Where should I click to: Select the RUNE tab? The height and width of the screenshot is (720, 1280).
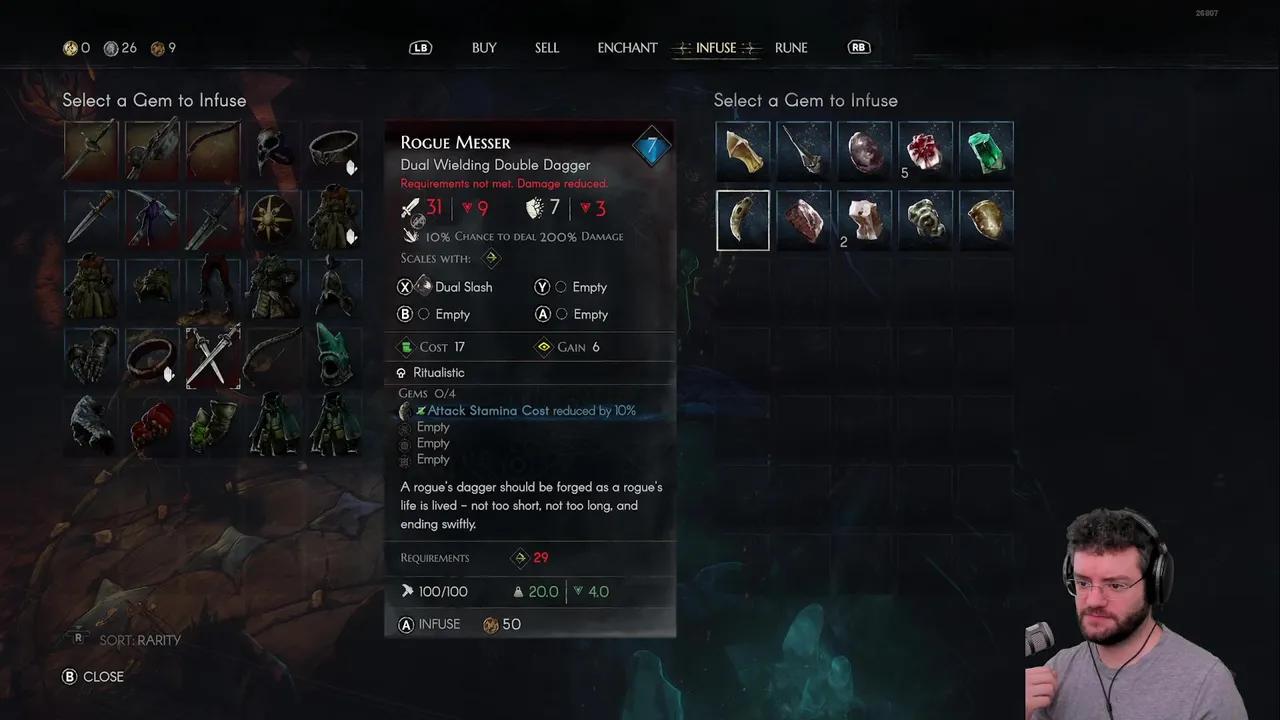[791, 48]
